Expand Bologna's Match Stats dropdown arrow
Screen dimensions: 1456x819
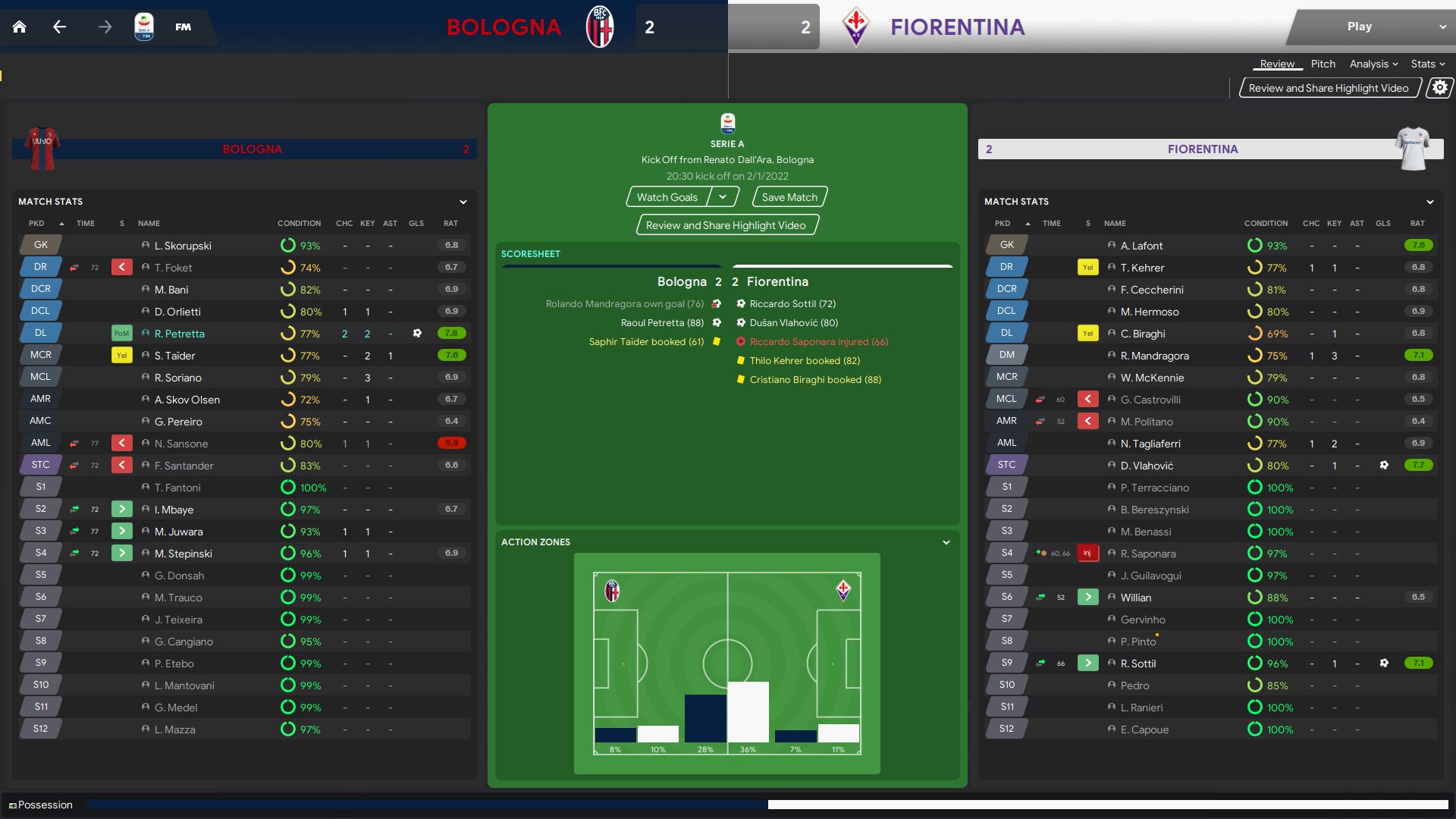463,202
